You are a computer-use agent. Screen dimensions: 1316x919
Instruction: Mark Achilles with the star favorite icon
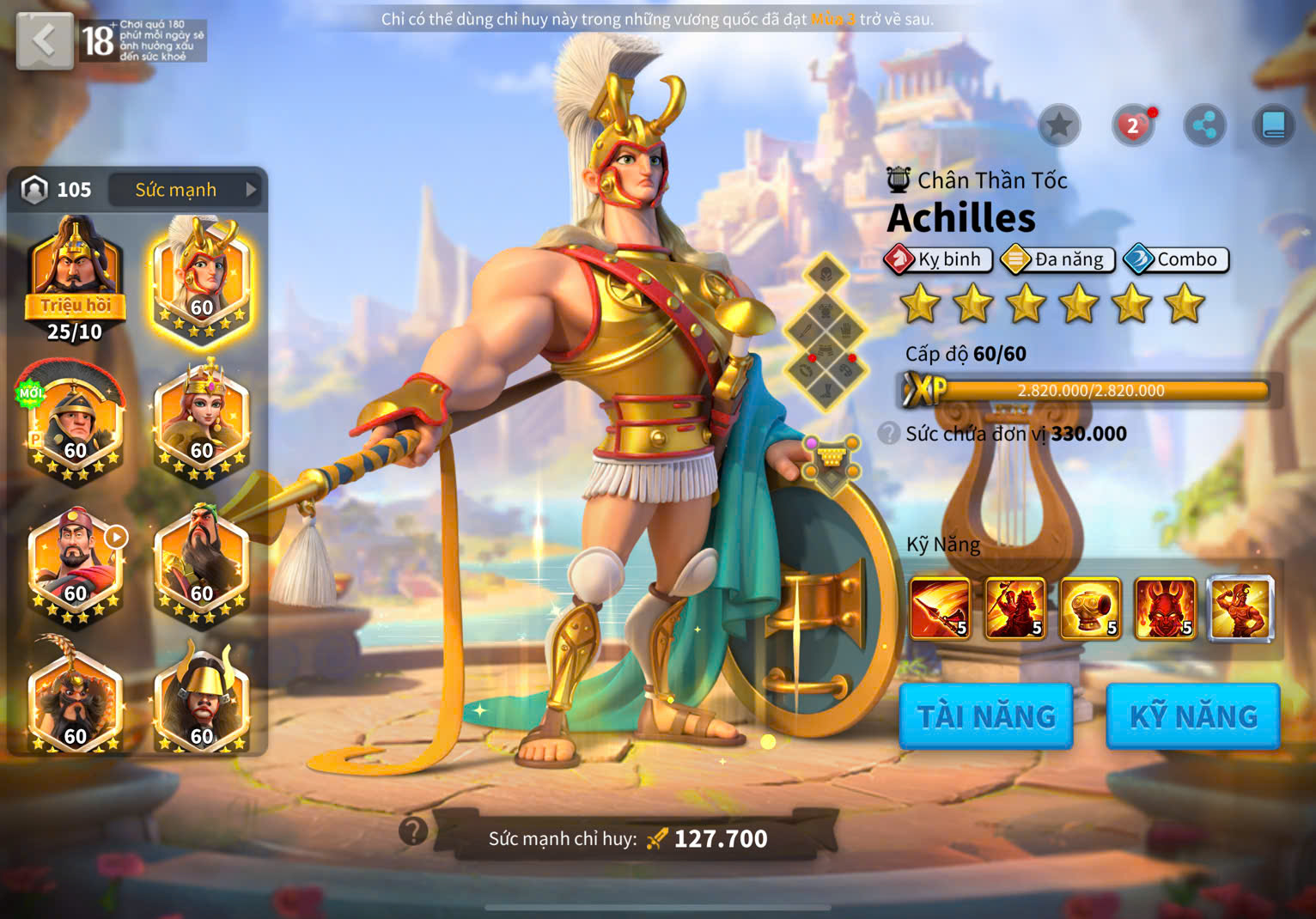point(1059,126)
